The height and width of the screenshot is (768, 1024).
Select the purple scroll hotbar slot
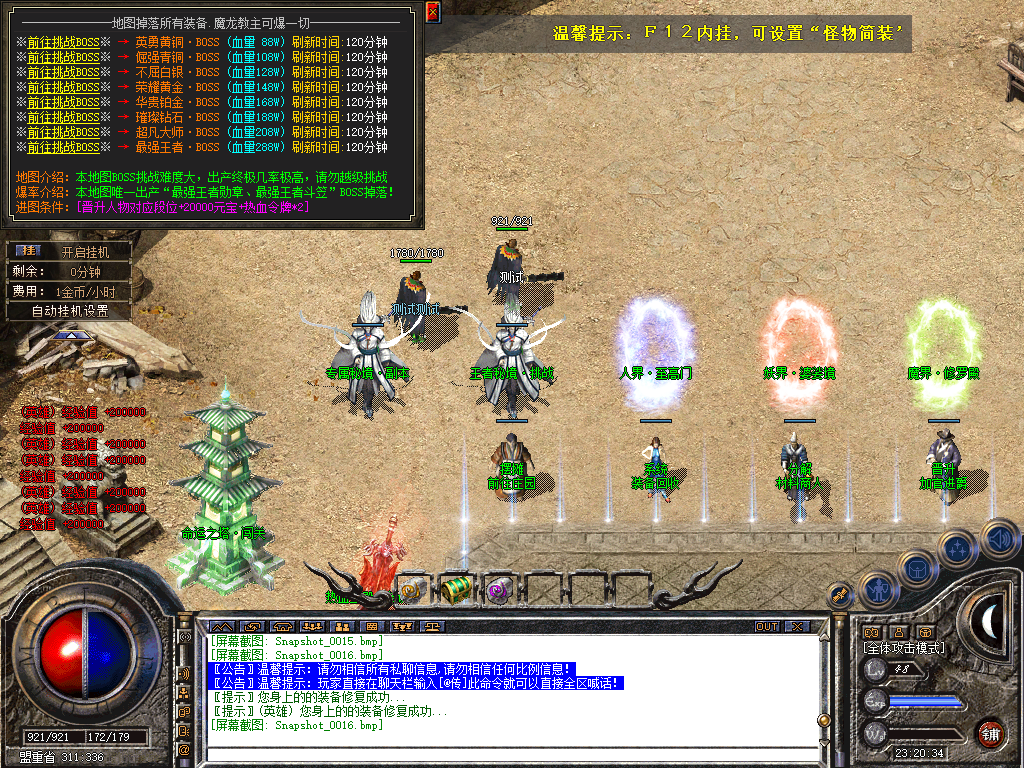click(497, 590)
